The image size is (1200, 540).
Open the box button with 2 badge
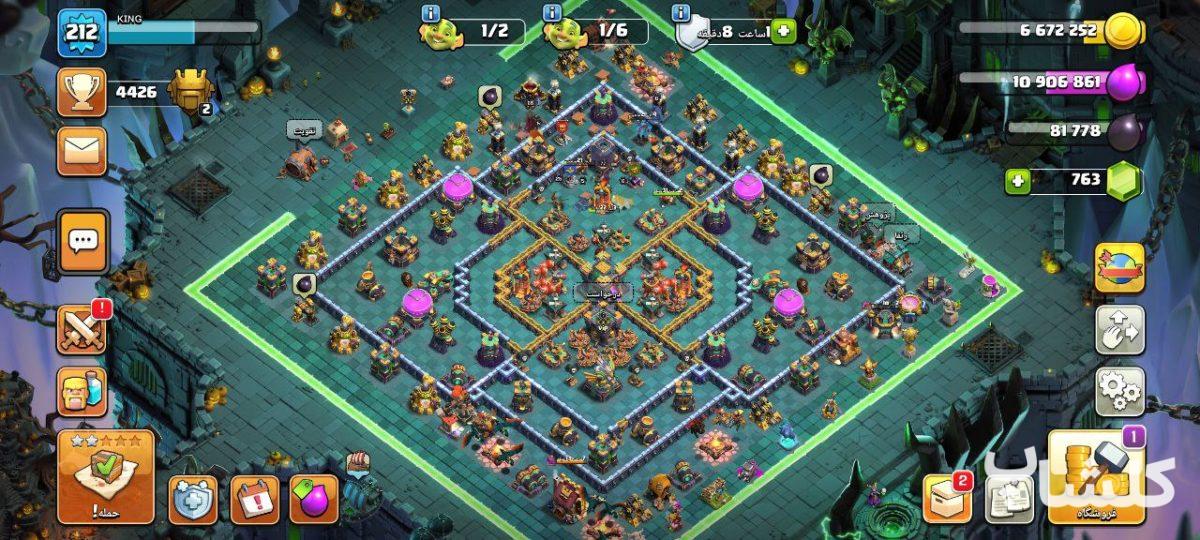tap(946, 497)
